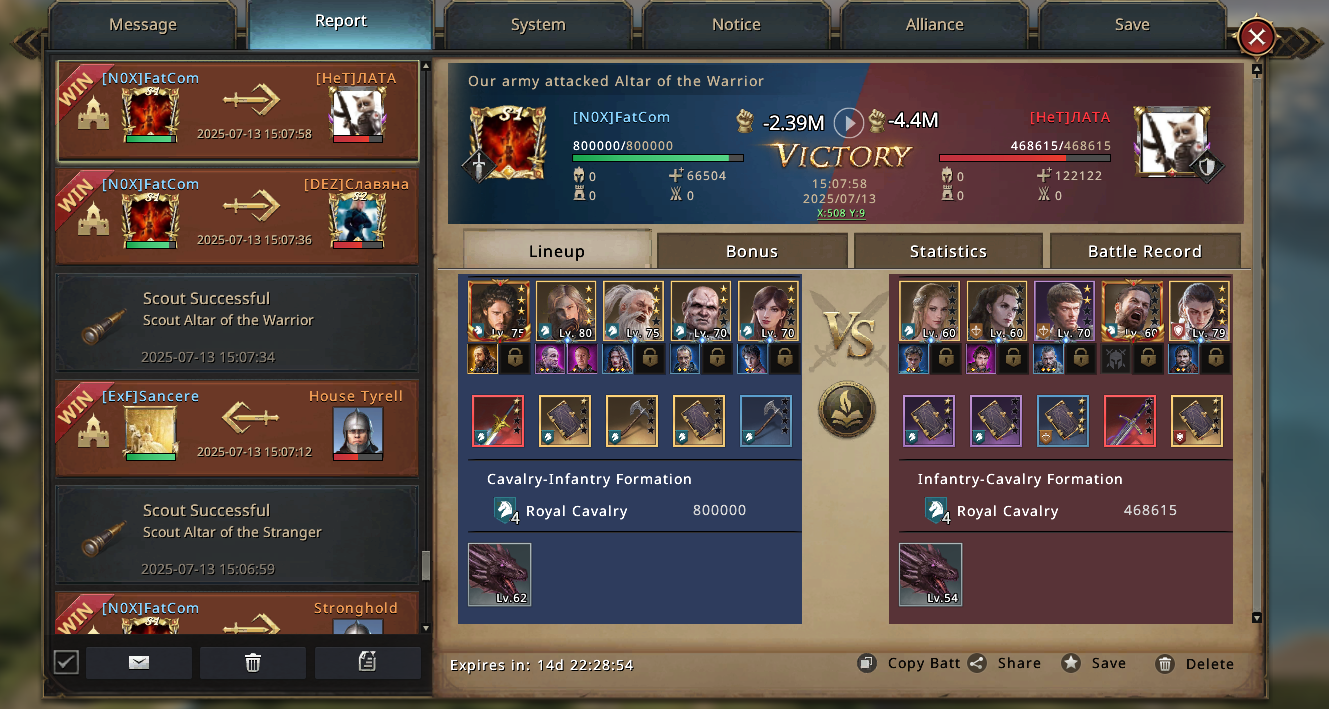Open the Save tab at top
Viewport: 1329px width, 709px height.
coord(1132,25)
